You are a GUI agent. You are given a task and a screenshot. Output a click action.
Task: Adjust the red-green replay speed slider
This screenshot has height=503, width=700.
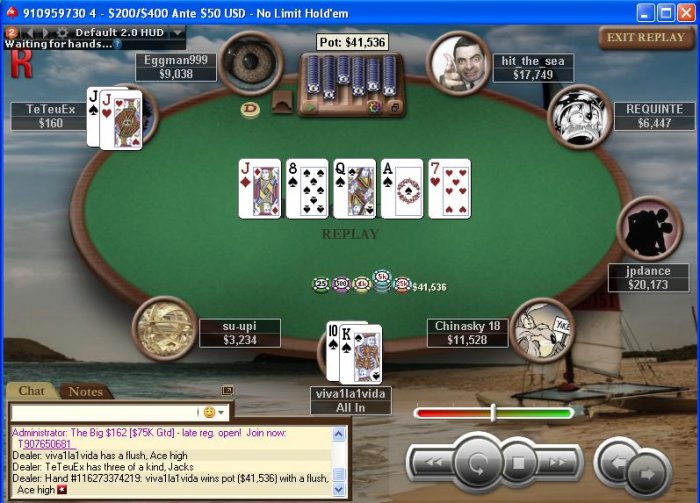click(493, 412)
